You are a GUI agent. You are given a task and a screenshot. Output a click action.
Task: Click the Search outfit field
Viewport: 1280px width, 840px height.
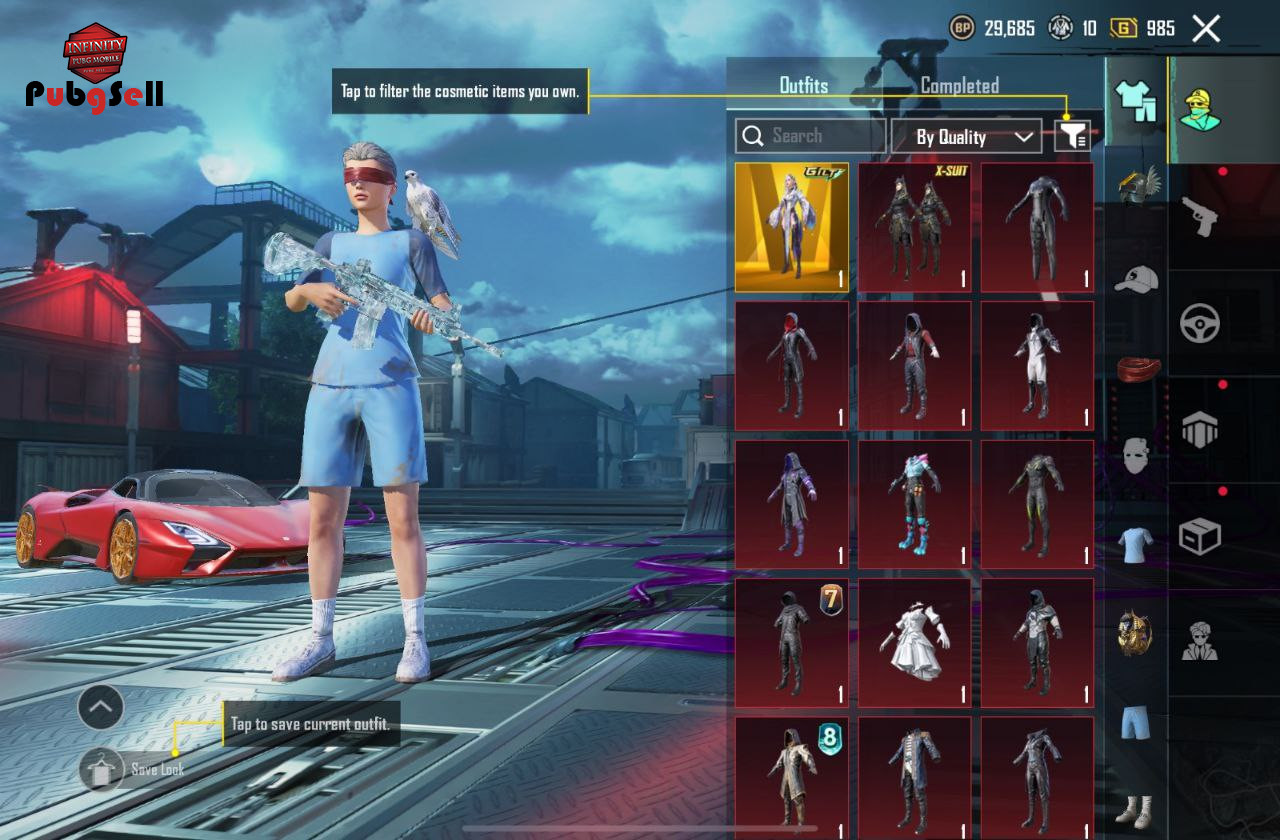click(x=810, y=136)
